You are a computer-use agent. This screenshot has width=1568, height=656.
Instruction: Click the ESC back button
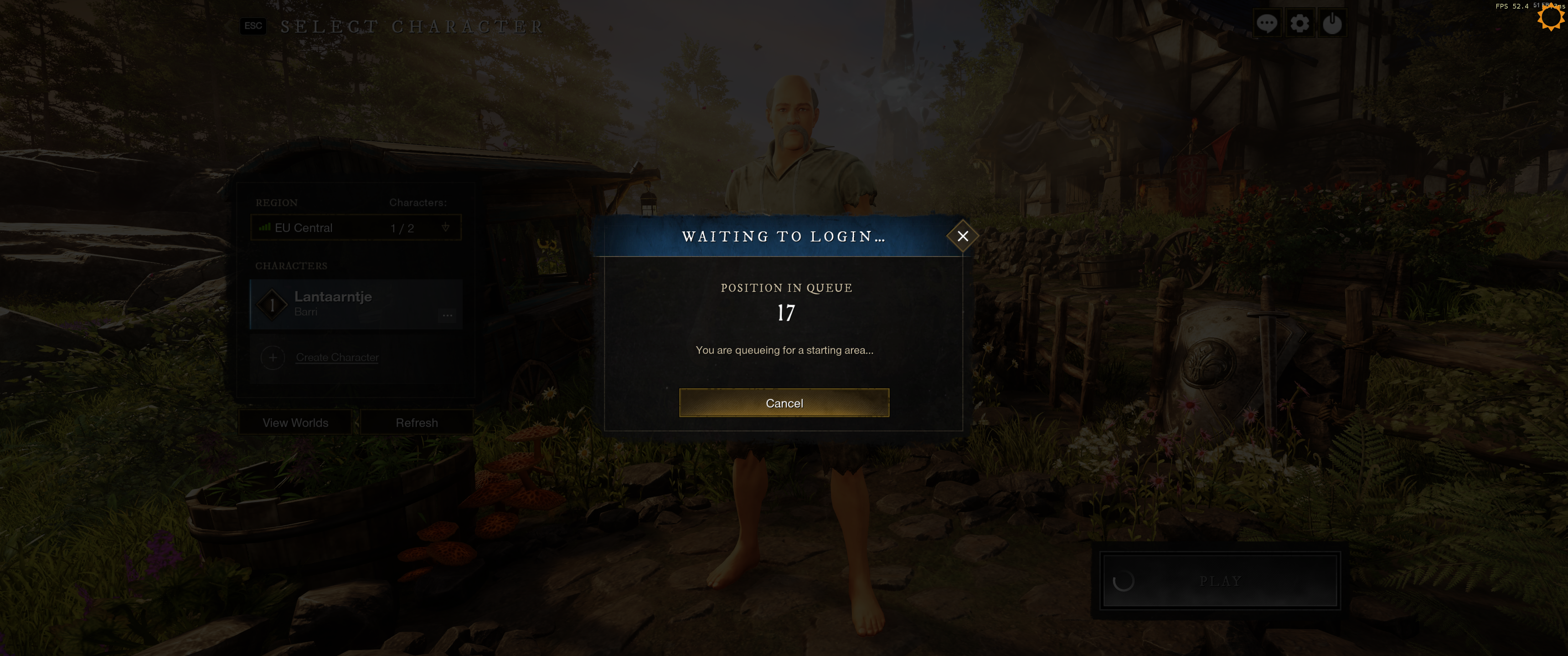tap(253, 26)
